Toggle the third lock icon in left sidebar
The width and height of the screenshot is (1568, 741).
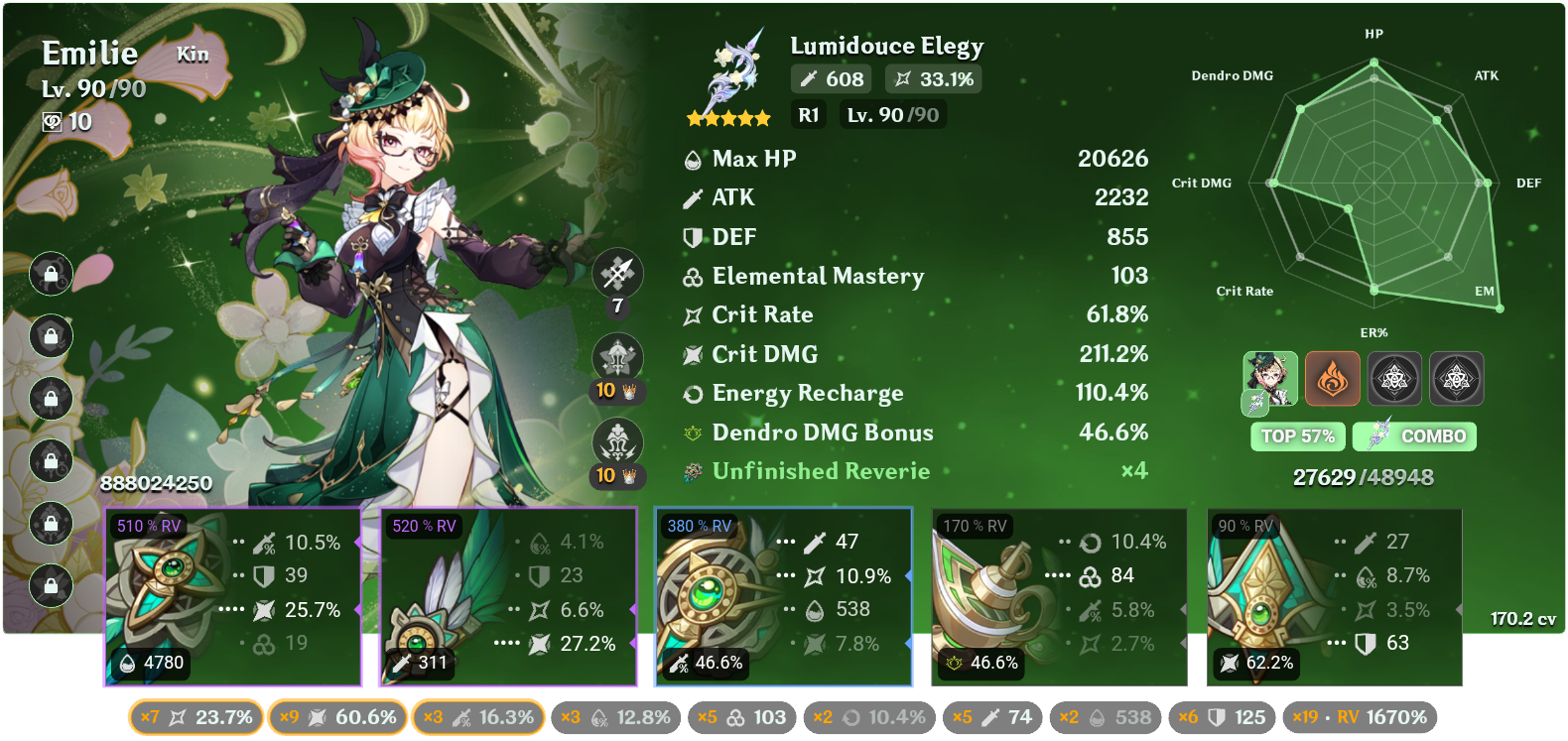tap(51, 399)
